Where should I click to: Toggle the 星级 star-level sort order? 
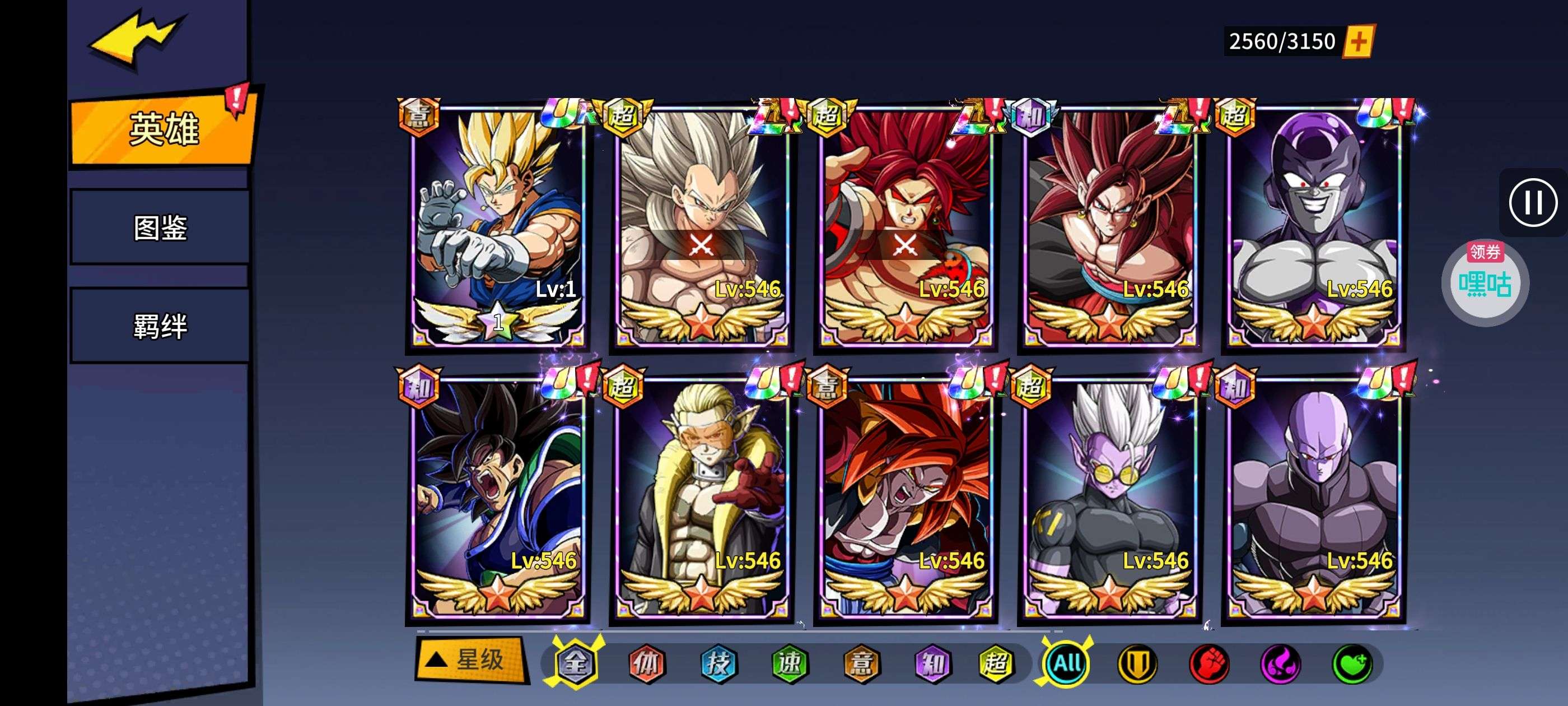click(470, 659)
